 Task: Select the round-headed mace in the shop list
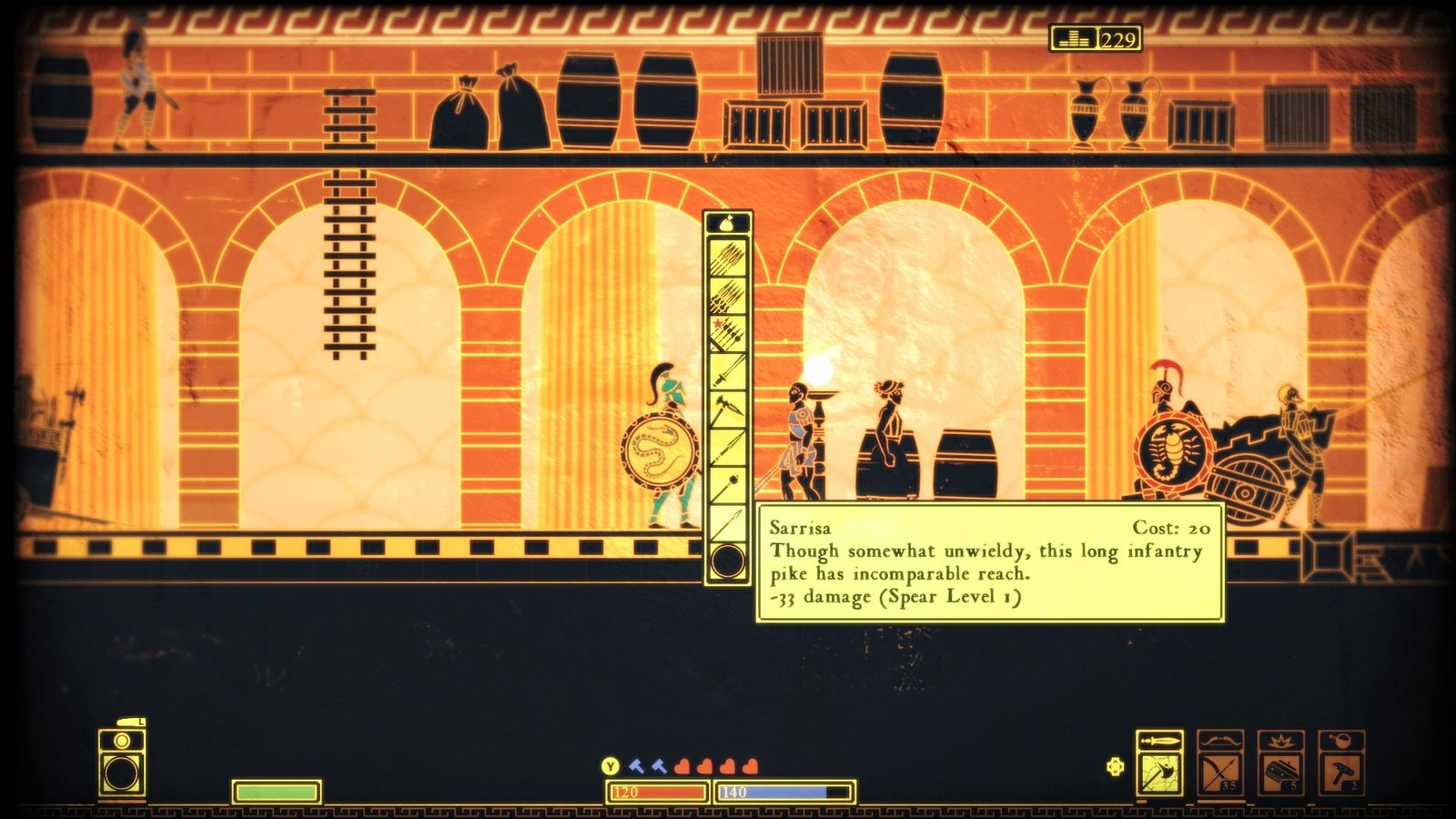(x=728, y=485)
